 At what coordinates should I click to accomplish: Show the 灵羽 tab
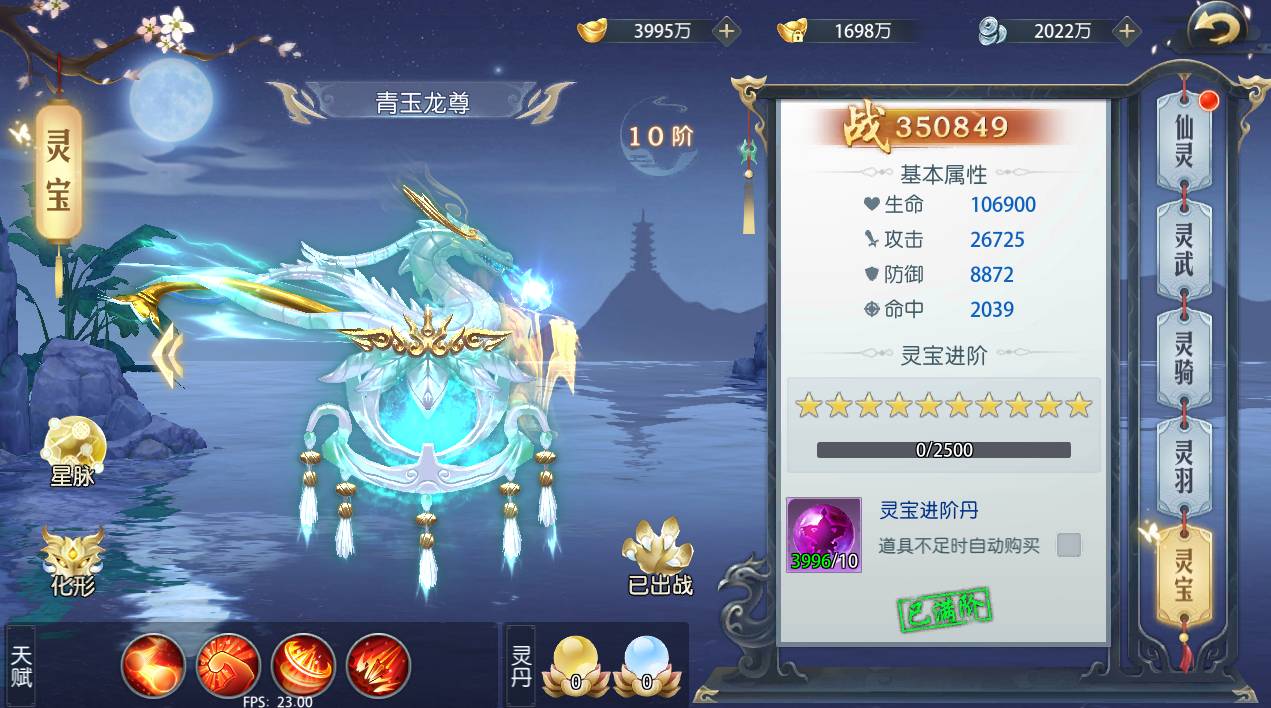pos(1184,466)
